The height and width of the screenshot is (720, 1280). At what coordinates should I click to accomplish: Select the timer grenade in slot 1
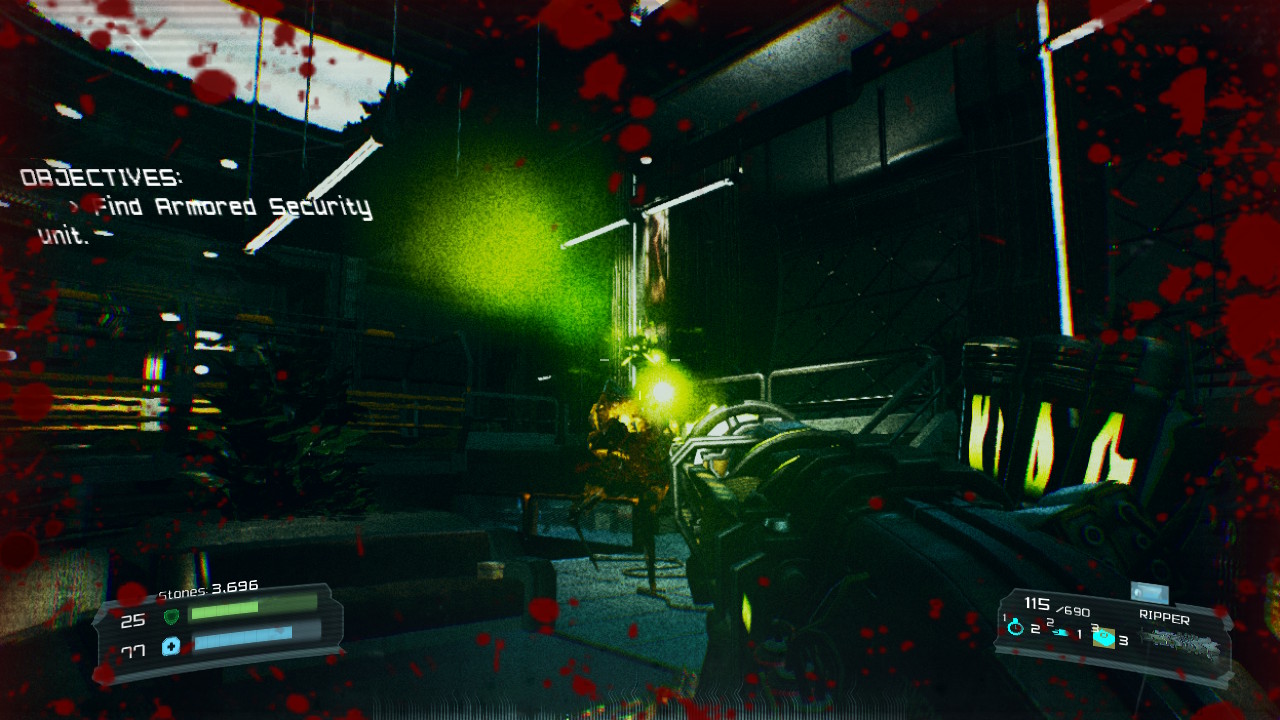click(x=1014, y=627)
